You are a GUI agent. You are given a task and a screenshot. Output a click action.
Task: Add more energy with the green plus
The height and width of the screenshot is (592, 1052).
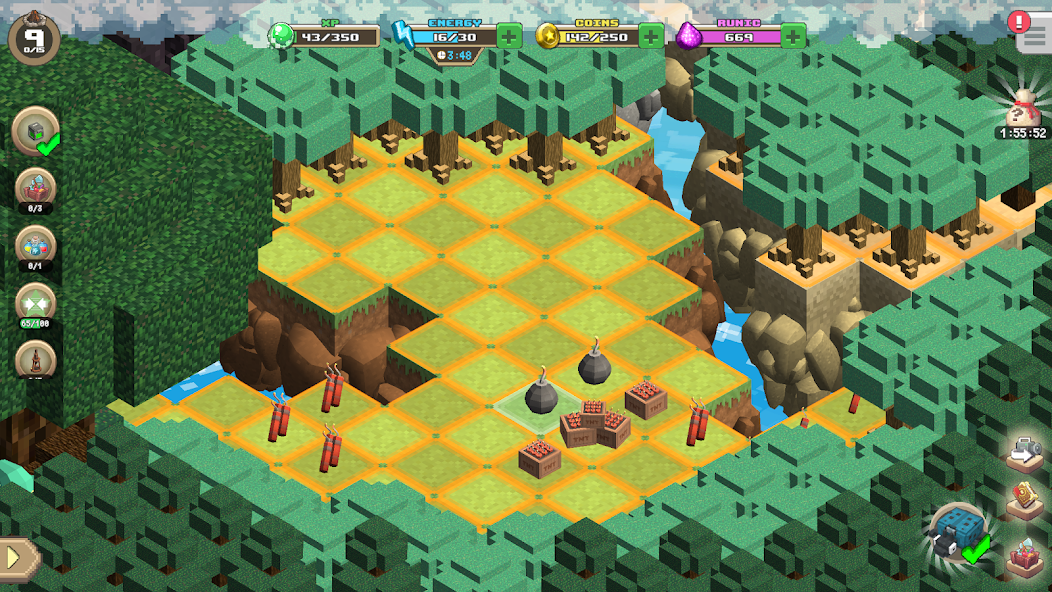[x=509, y=36]
